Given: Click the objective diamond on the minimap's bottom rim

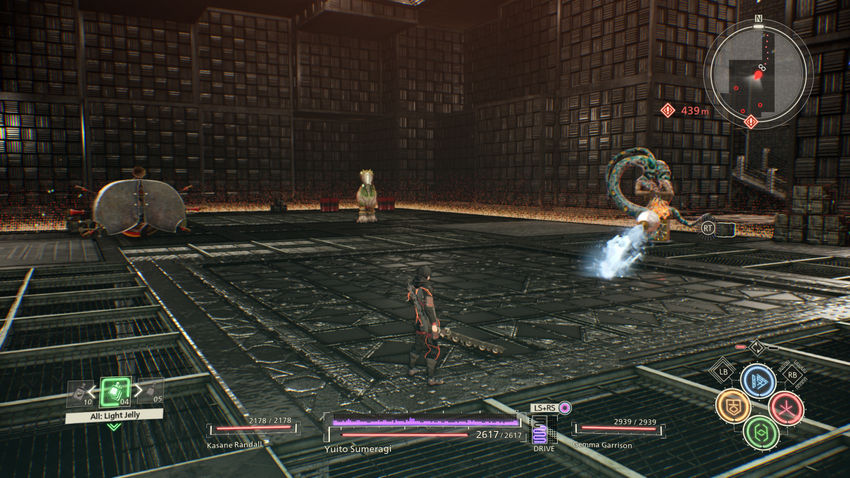Looking at the screenshot, I should [x=750, y=120].
